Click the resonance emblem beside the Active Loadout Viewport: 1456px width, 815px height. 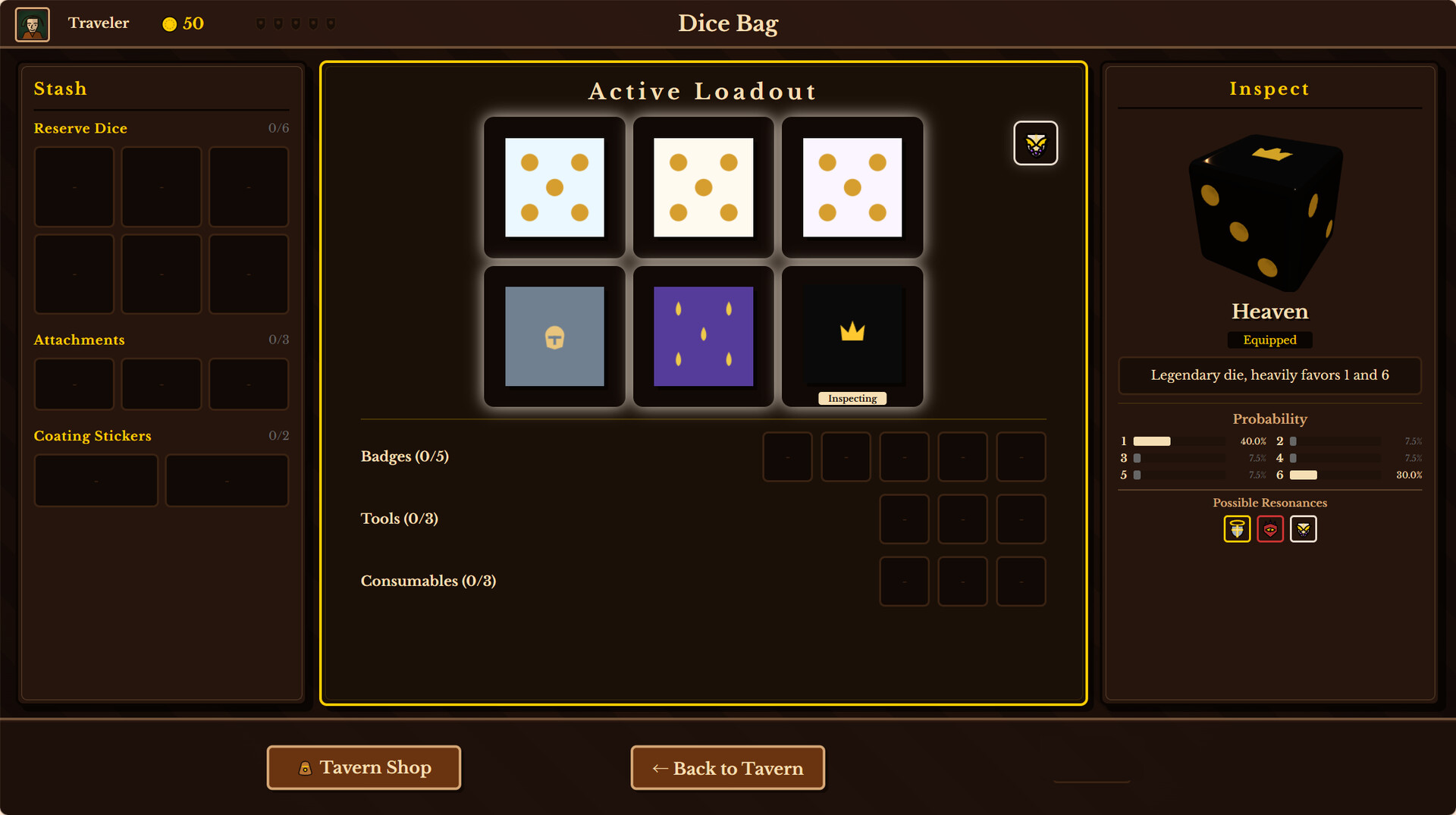[1035, 143]
